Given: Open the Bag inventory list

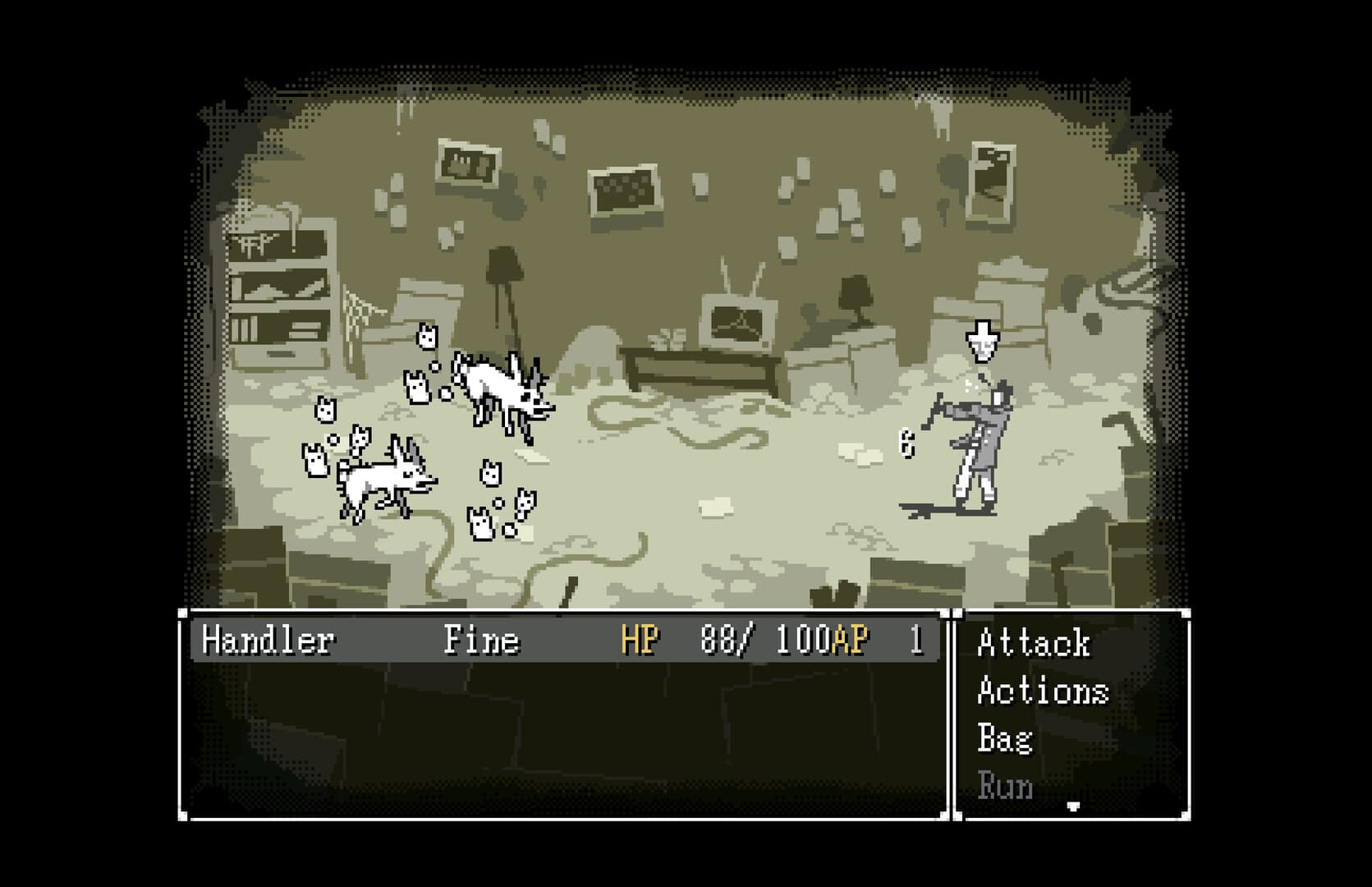Looking at the screenshot, I should point(1003,739).
